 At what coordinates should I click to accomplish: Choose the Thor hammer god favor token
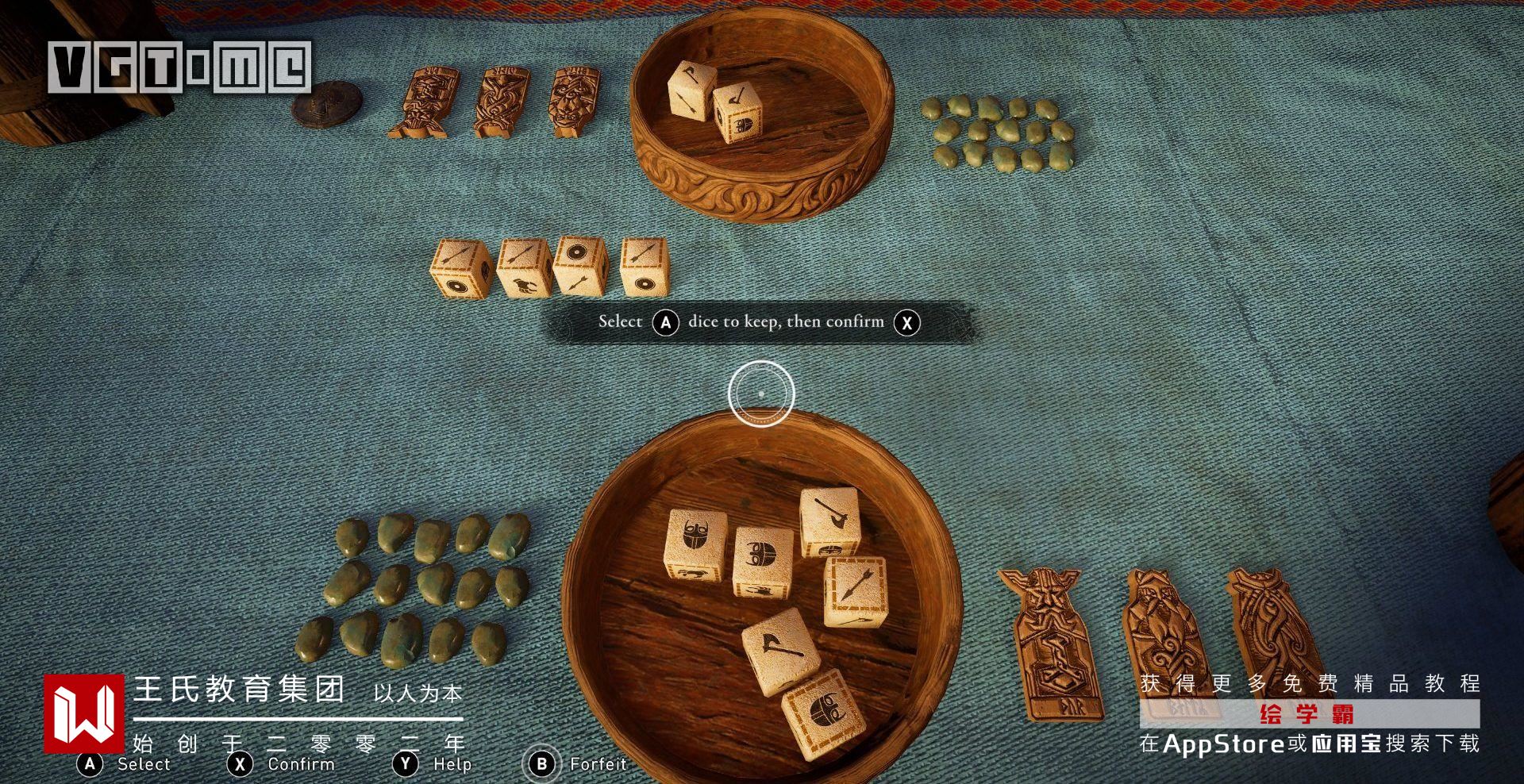1050,641
